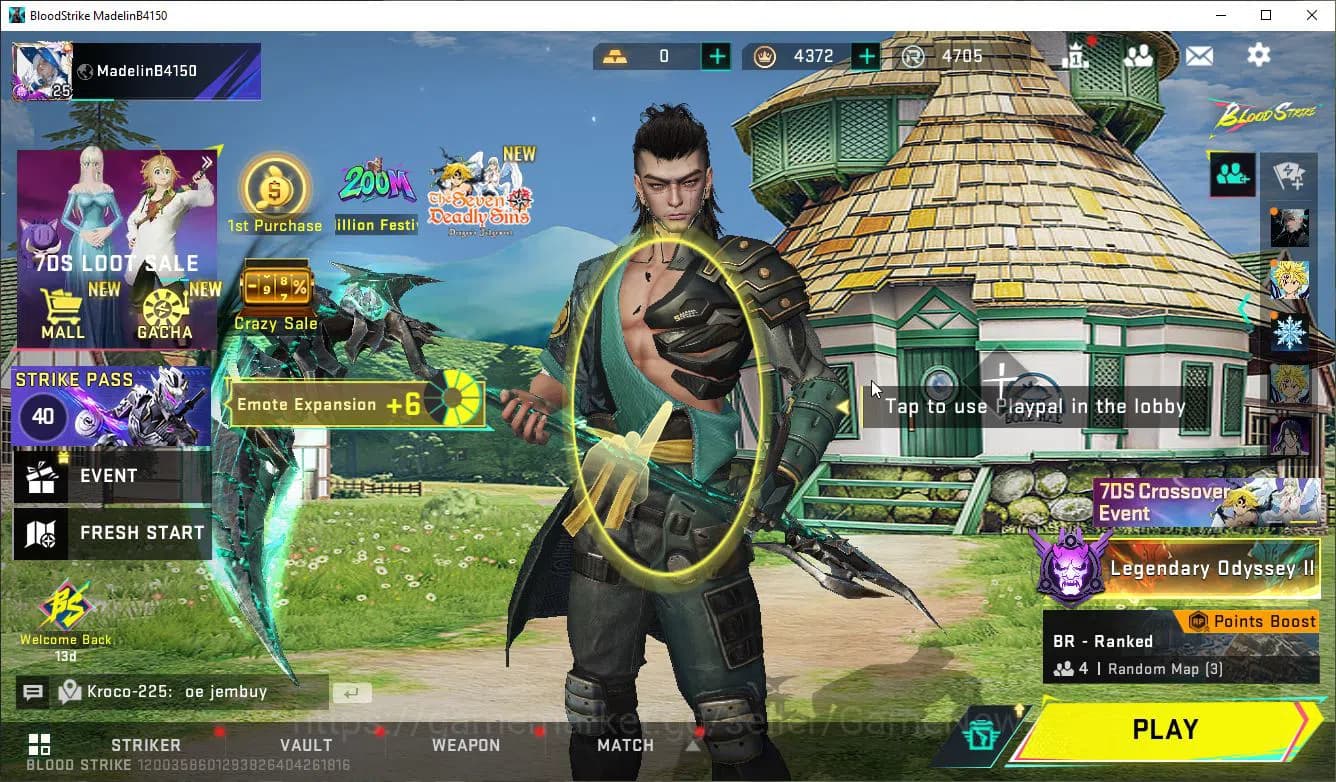Click the gold currency plus sign
The image size is (1336, 782).
tap(716, 56)
